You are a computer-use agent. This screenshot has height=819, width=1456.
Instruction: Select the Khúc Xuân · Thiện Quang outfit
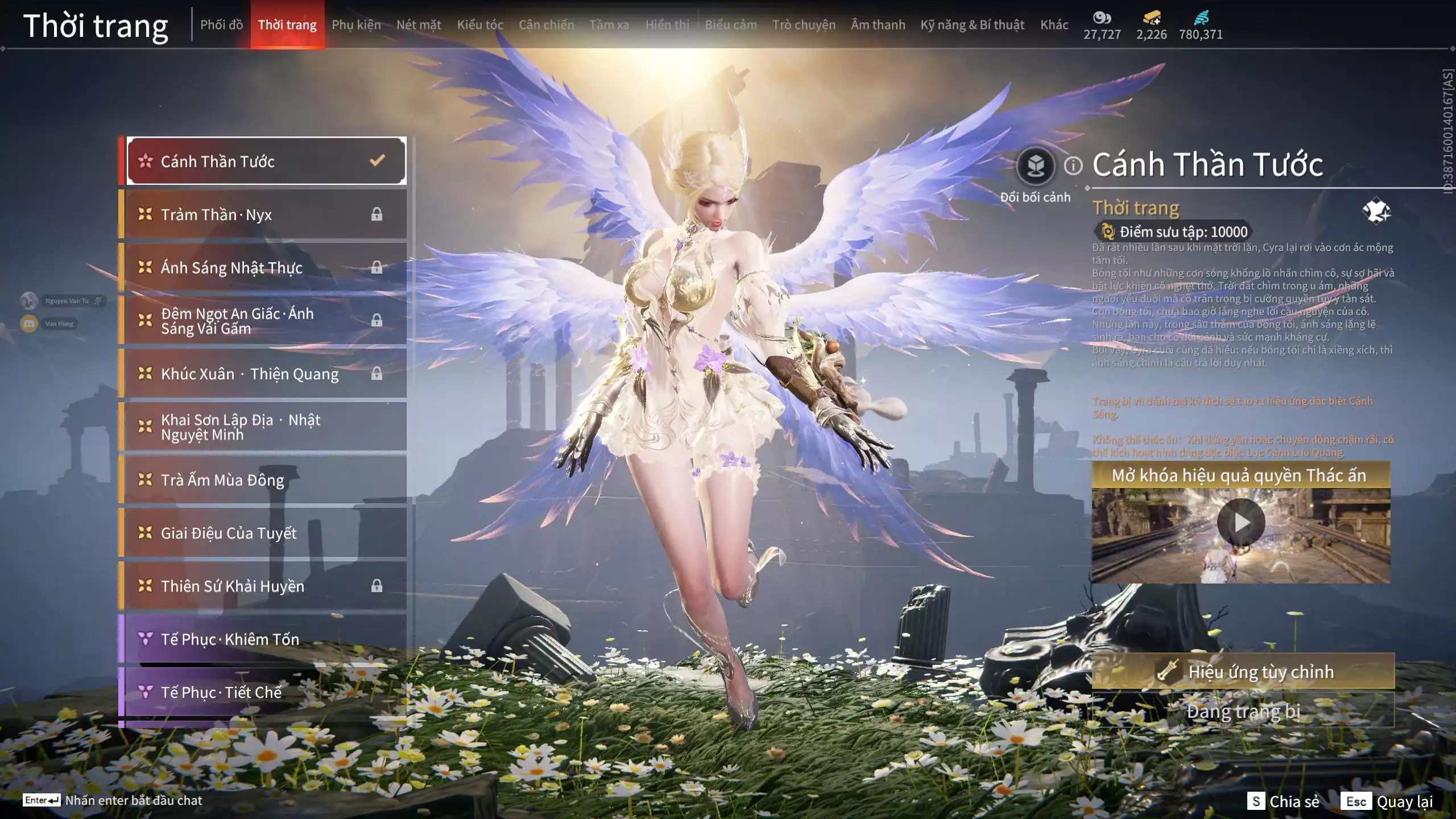[265, 374]
